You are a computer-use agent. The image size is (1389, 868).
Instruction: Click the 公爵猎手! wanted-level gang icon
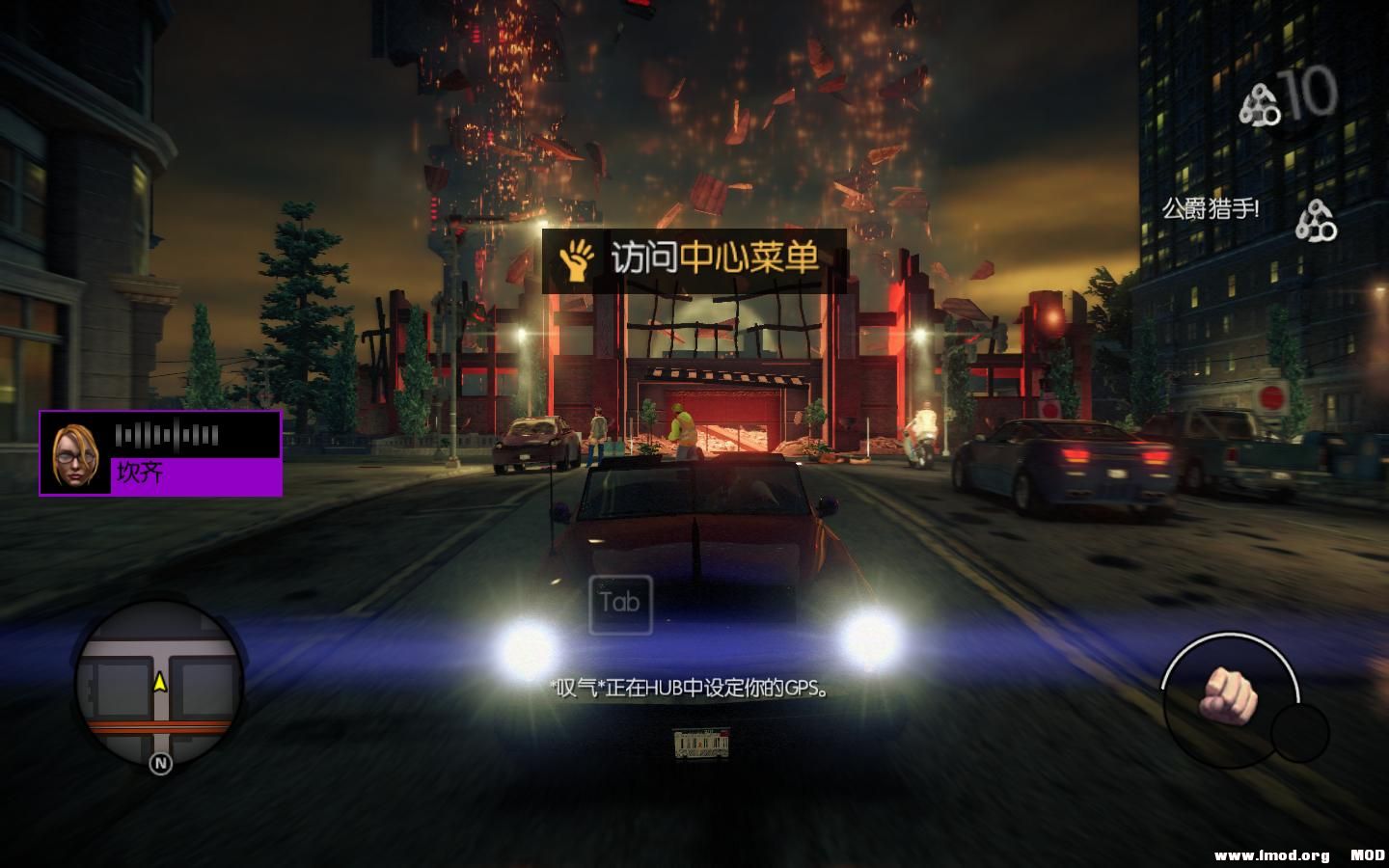[1315, 217]
